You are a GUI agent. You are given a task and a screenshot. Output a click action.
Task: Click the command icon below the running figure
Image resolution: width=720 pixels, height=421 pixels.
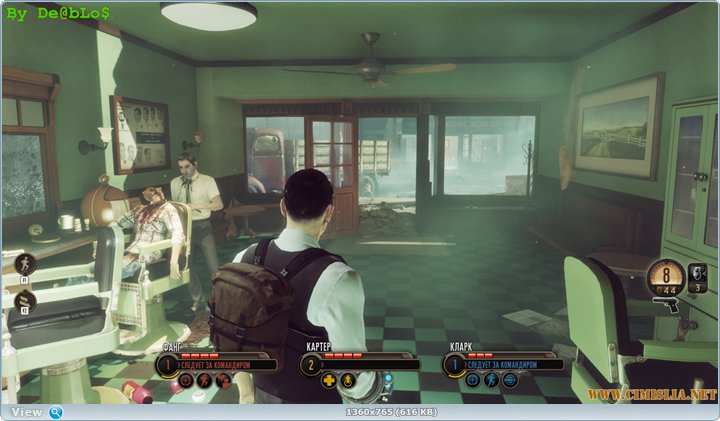24,300
